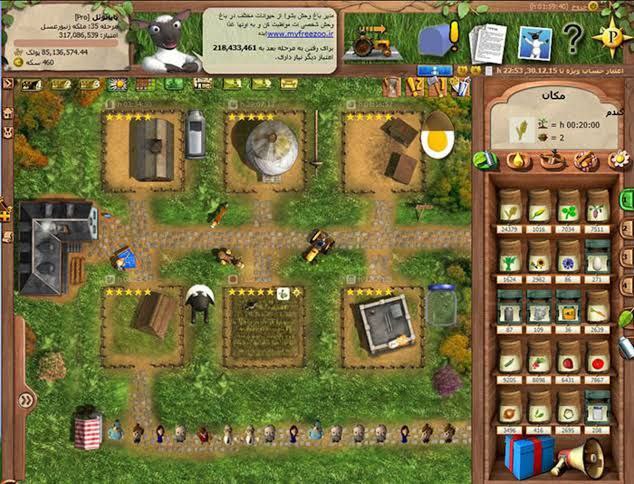
Task: Open the newspaper documents icon
Action: tap(488, 42)
